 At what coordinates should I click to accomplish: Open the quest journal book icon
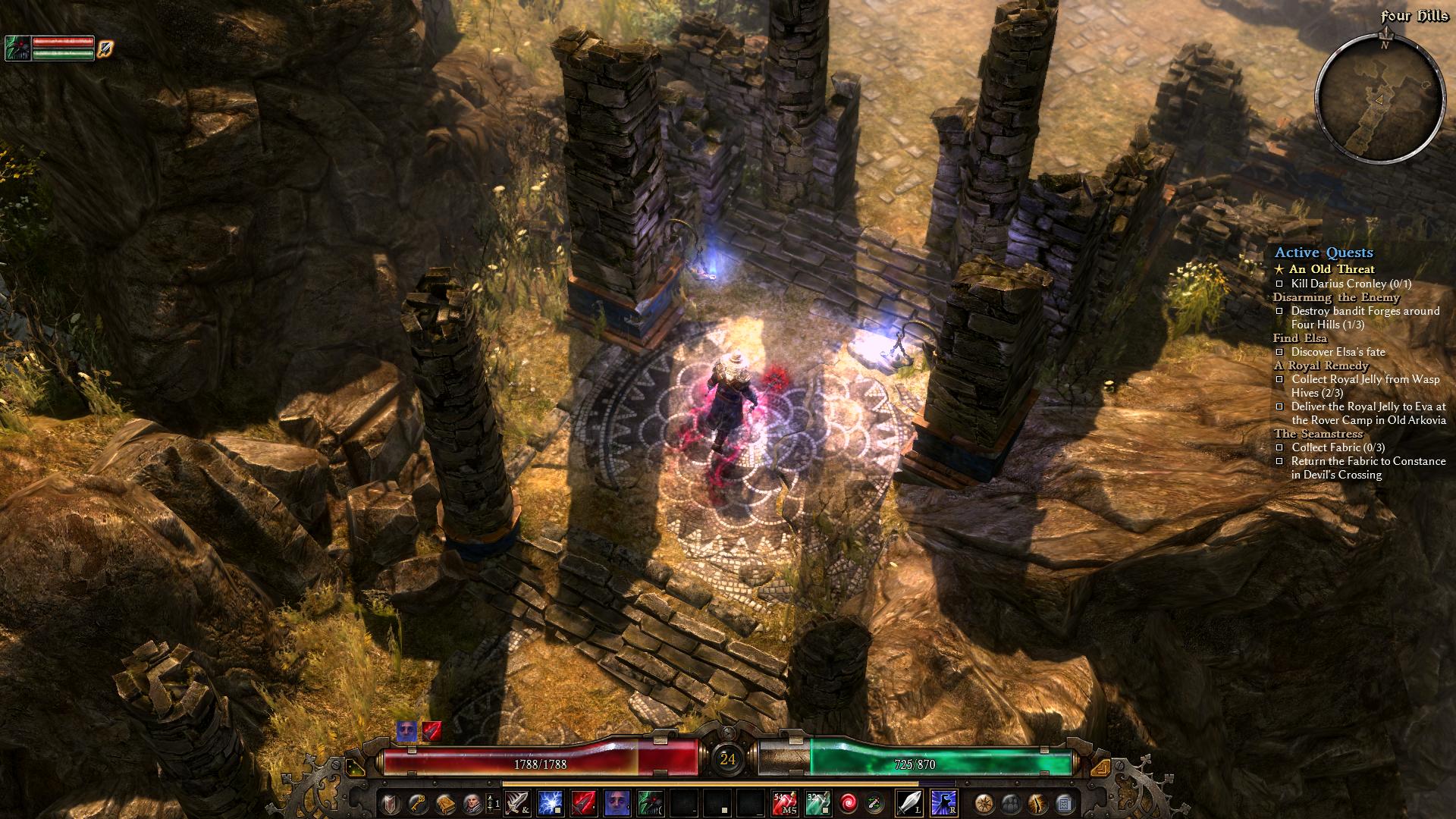[445, 802]
